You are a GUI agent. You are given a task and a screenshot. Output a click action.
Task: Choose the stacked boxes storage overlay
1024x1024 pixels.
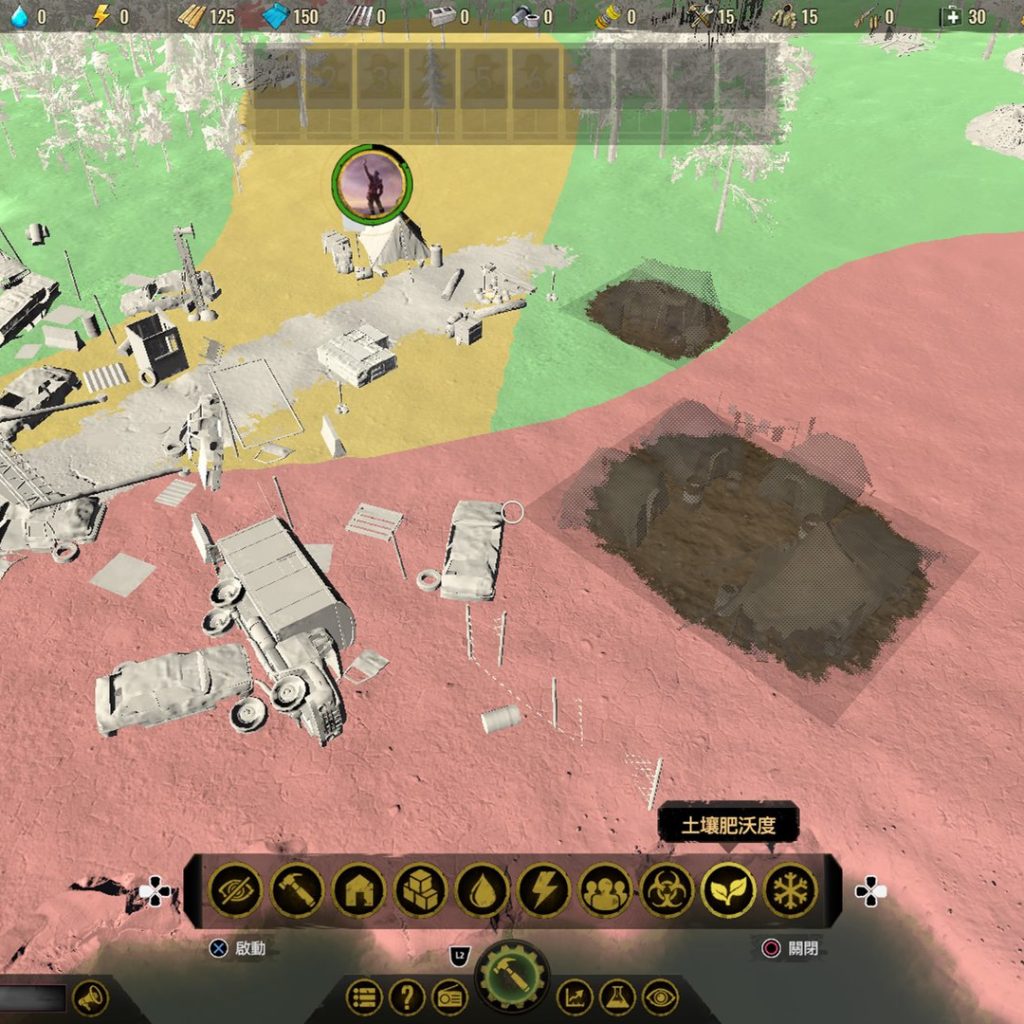click(420, 890)
